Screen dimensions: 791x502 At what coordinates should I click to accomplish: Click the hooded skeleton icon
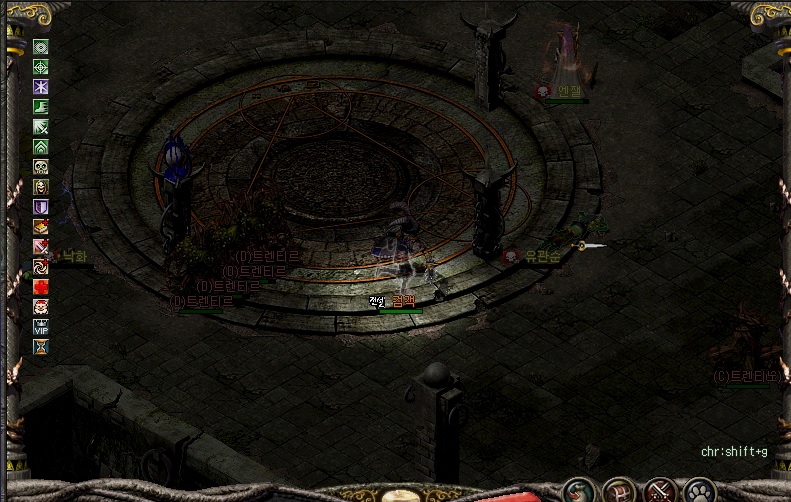pos(41,186)
